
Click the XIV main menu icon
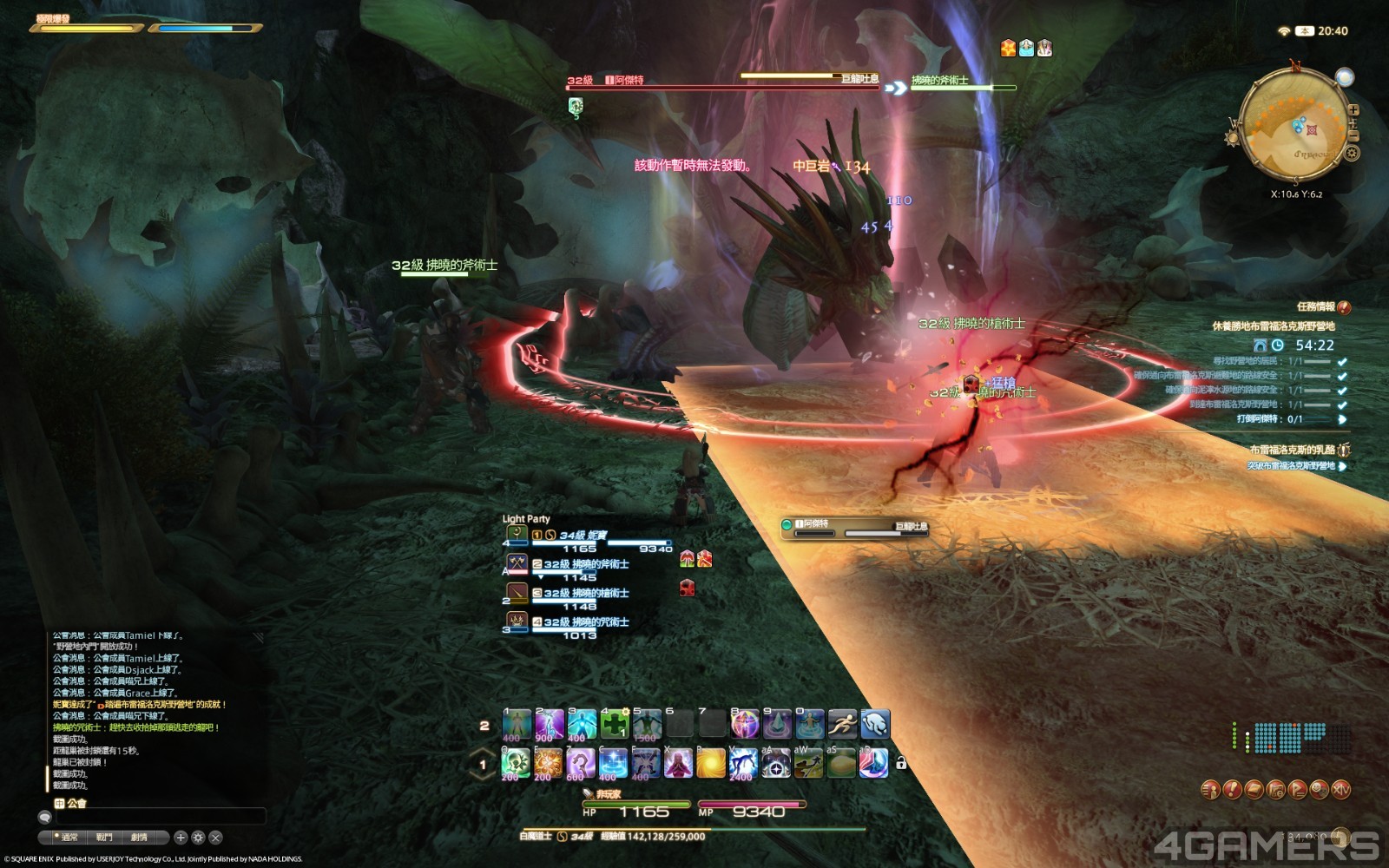point(1341,790)
